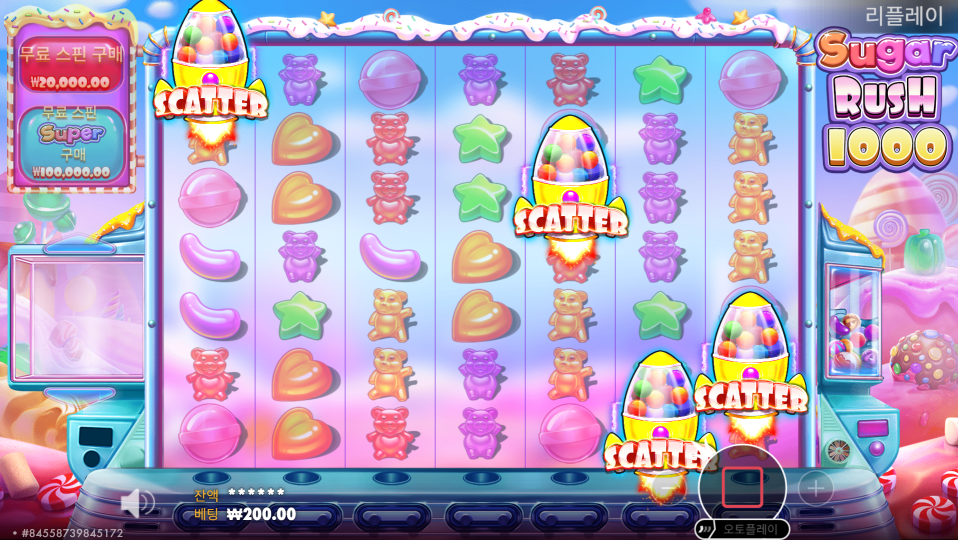Viewport: 958px width, 540px height.
Task: Increase the bet with the plus button
Action: click(815, 488)
